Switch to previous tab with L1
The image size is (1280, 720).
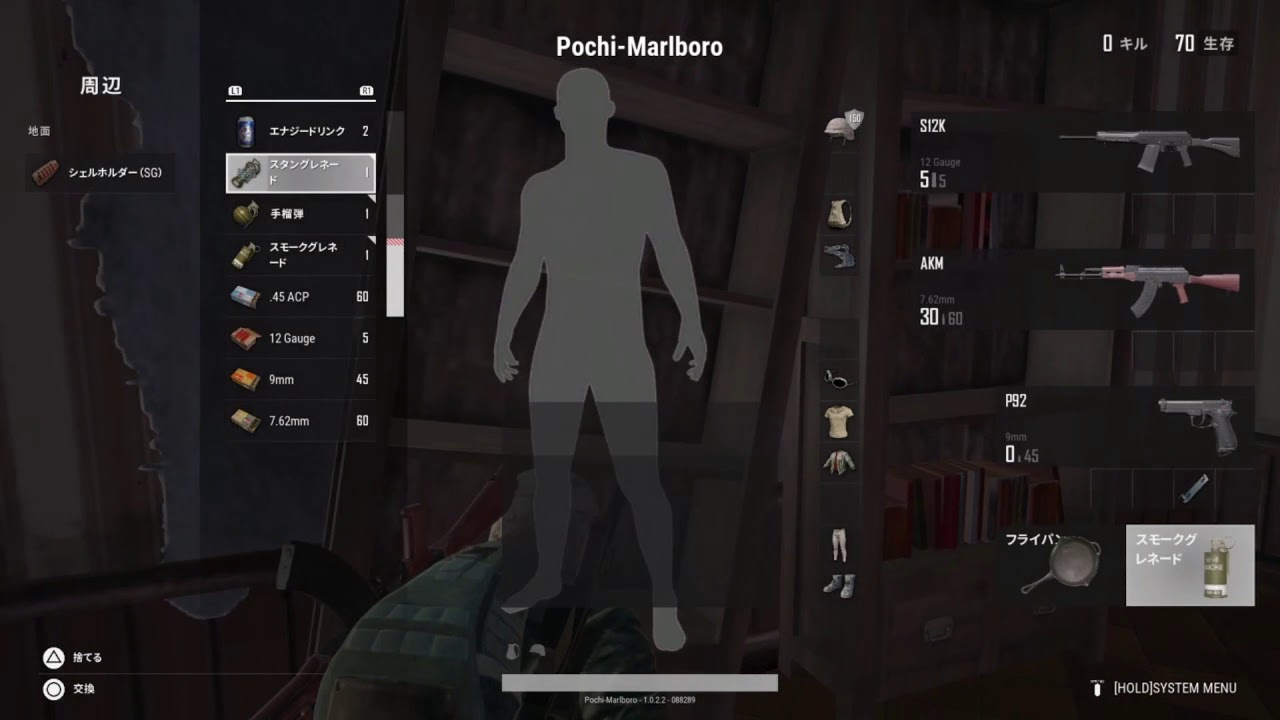233,90
